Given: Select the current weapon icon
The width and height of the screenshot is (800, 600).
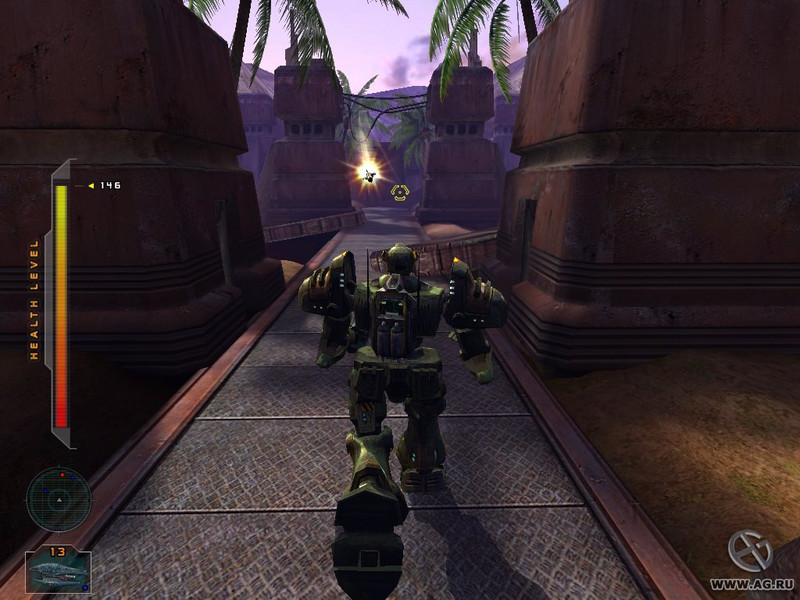Looking at the screenshot, I should click(58, 573).
